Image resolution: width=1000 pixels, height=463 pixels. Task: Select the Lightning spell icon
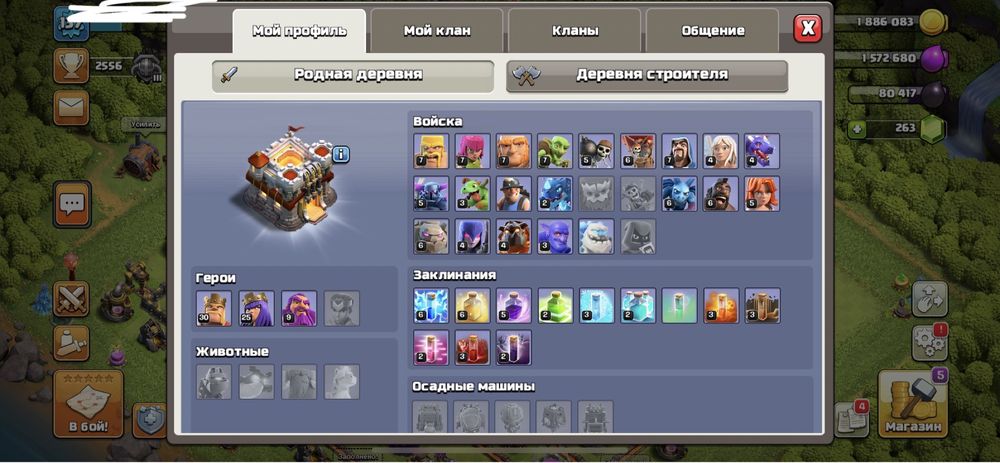tap(431, 306)
